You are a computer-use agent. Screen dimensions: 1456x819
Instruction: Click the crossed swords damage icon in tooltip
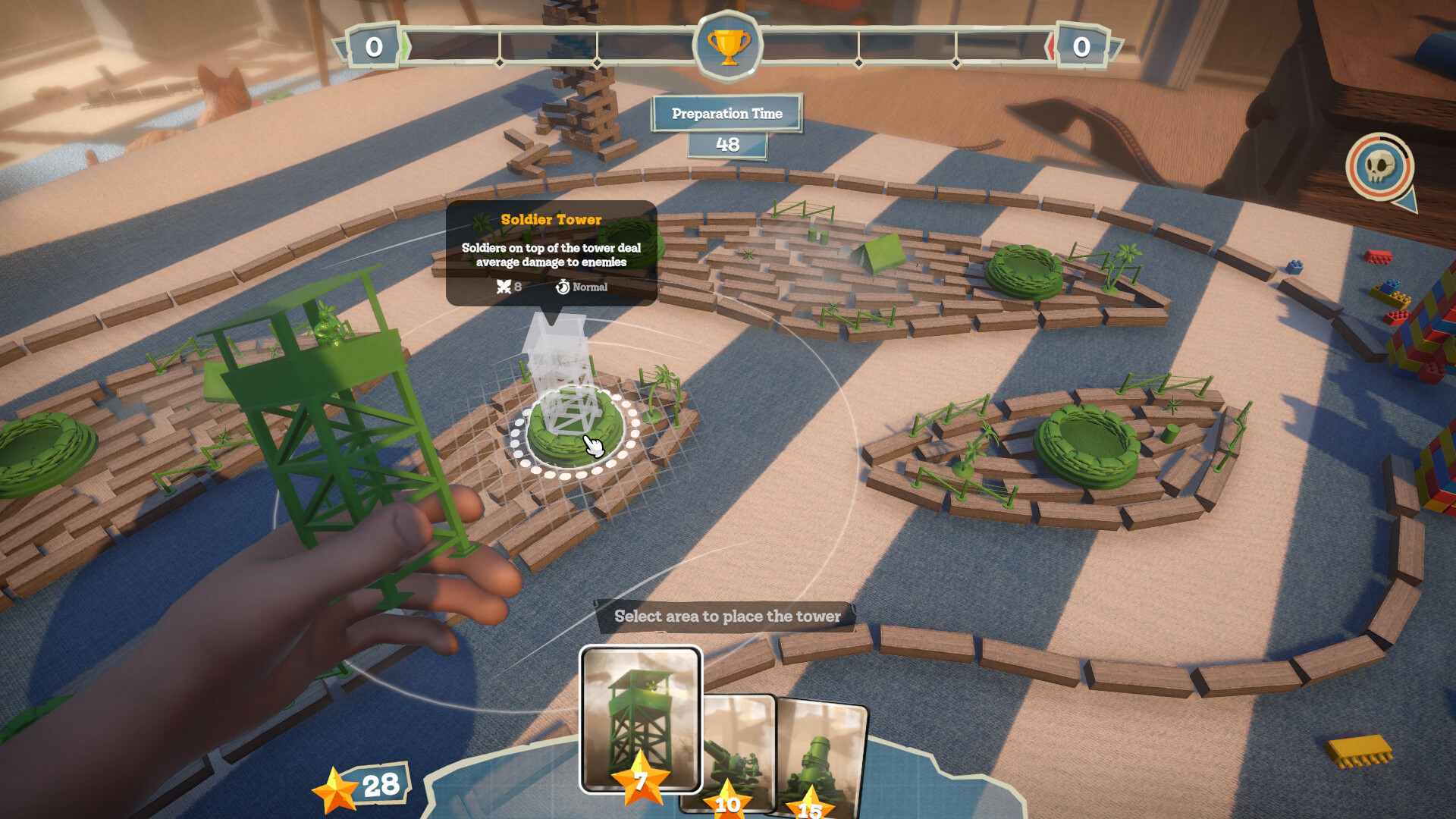click(504, 287)
